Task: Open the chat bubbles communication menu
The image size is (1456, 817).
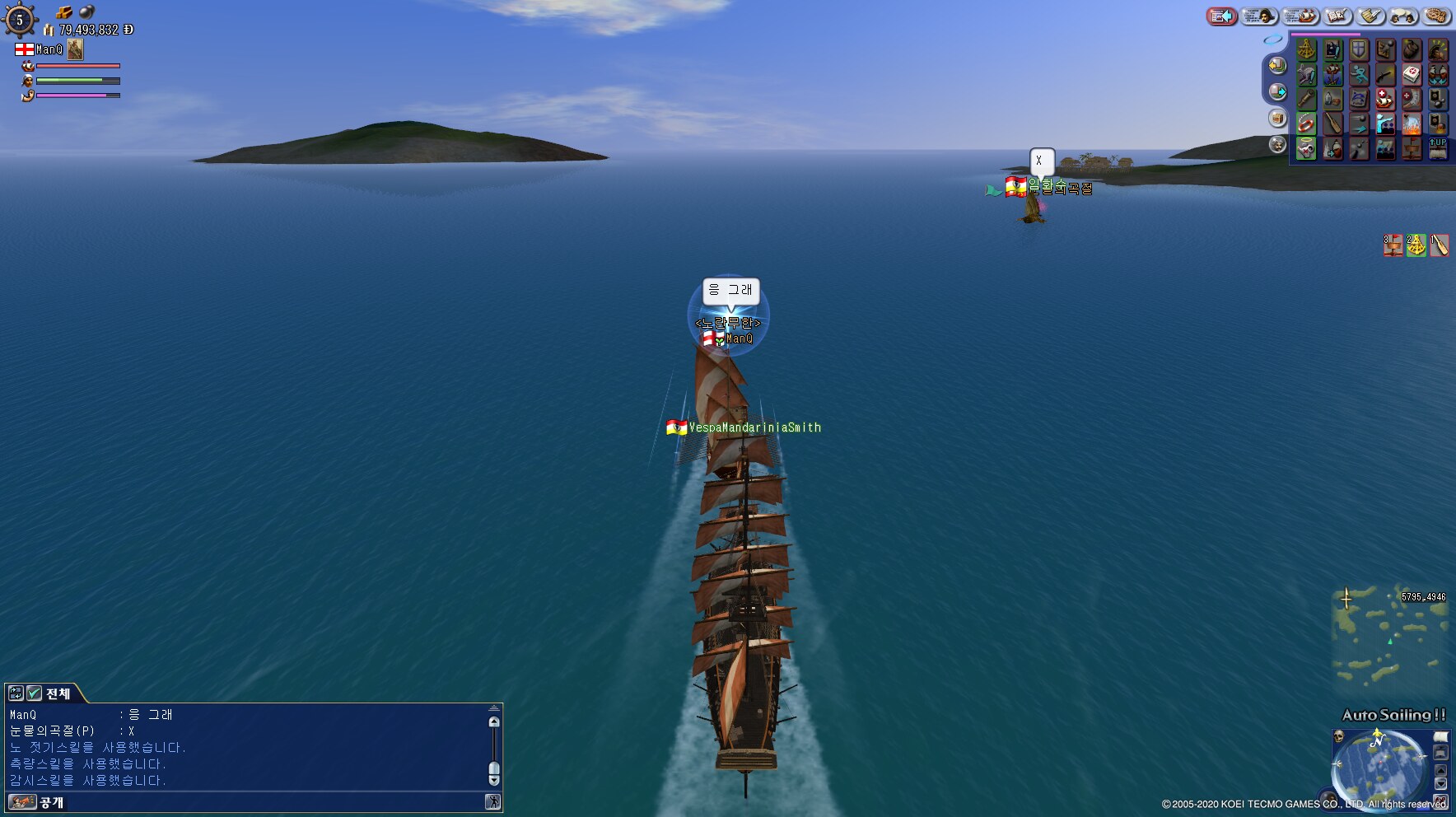Action: pyautogui.click(x=1404, y=16)
